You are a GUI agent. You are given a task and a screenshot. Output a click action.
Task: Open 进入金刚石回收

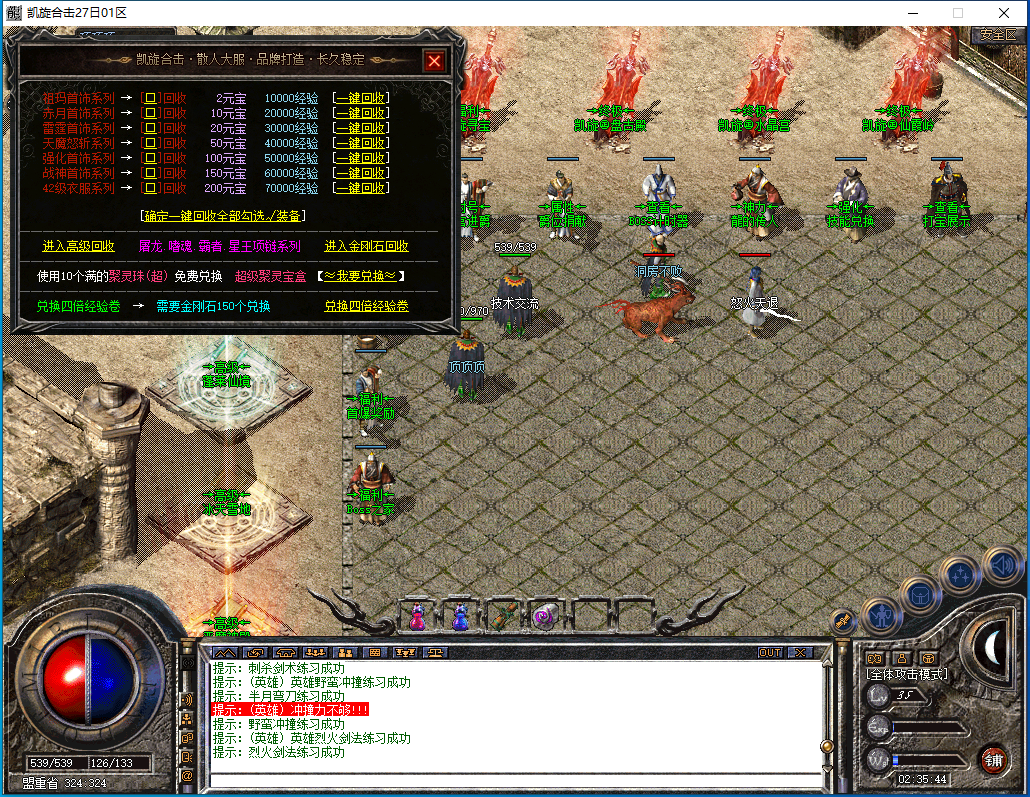coord(366,246)
